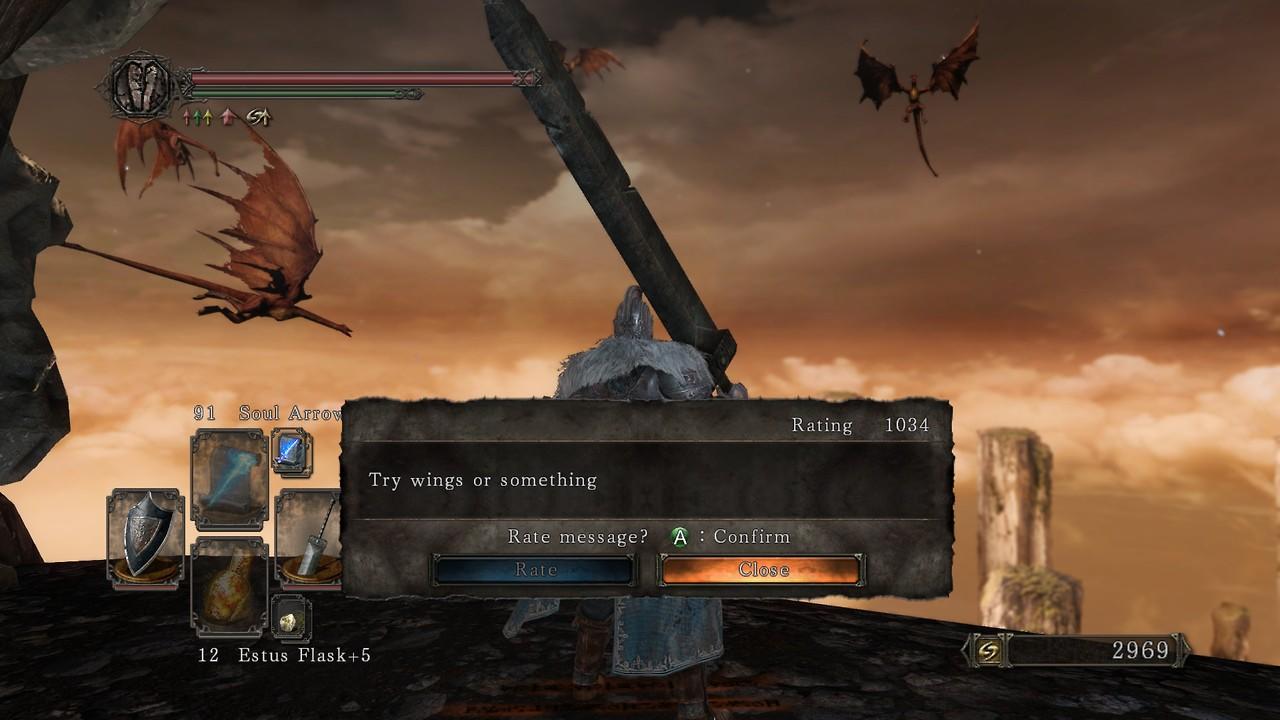This screenshot has width=1280, height=720.
Task: Select the Estus Flask item slot
Action: coord(229,588)
